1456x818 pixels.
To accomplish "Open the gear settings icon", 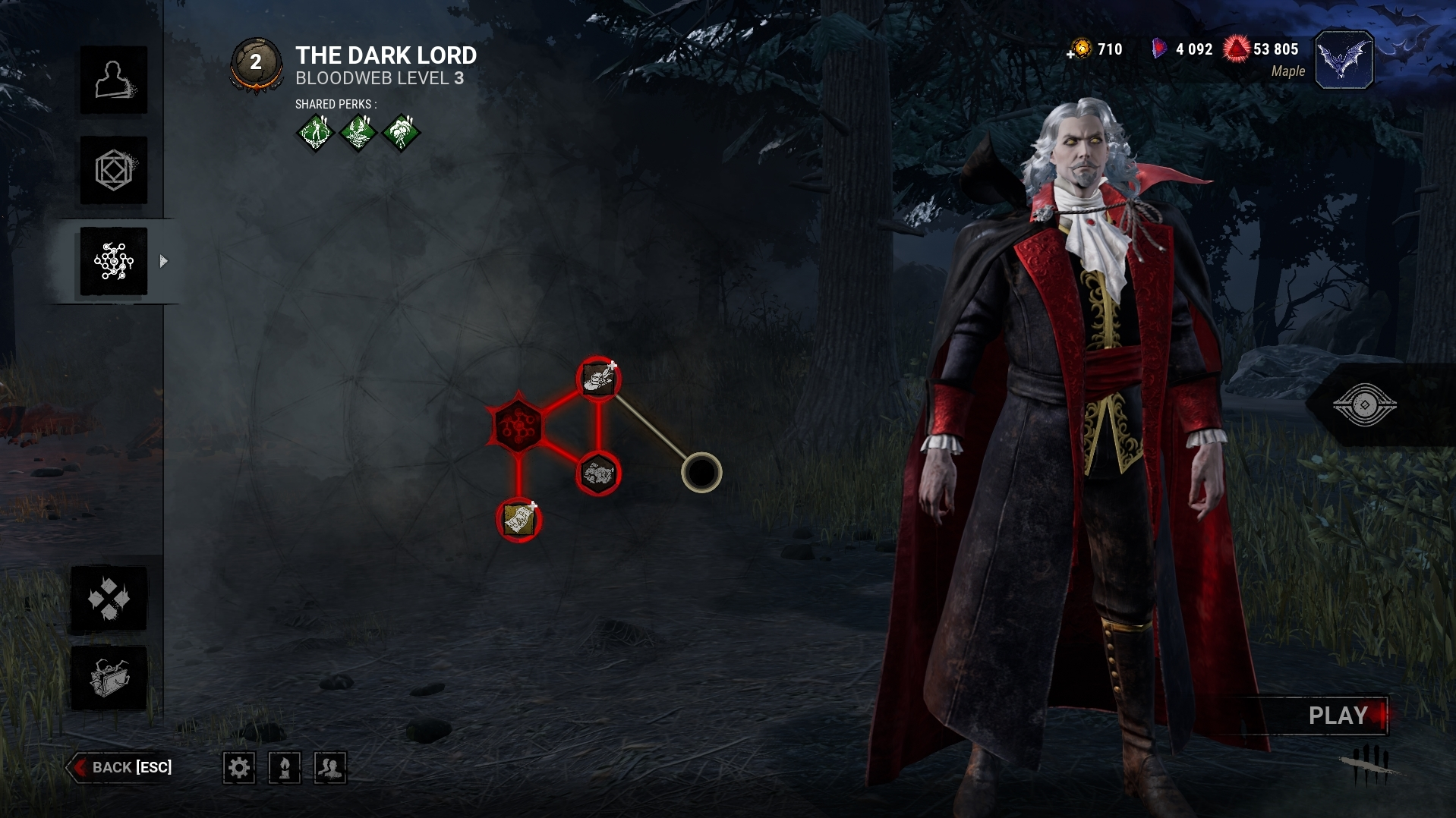I will coord(239,768).
